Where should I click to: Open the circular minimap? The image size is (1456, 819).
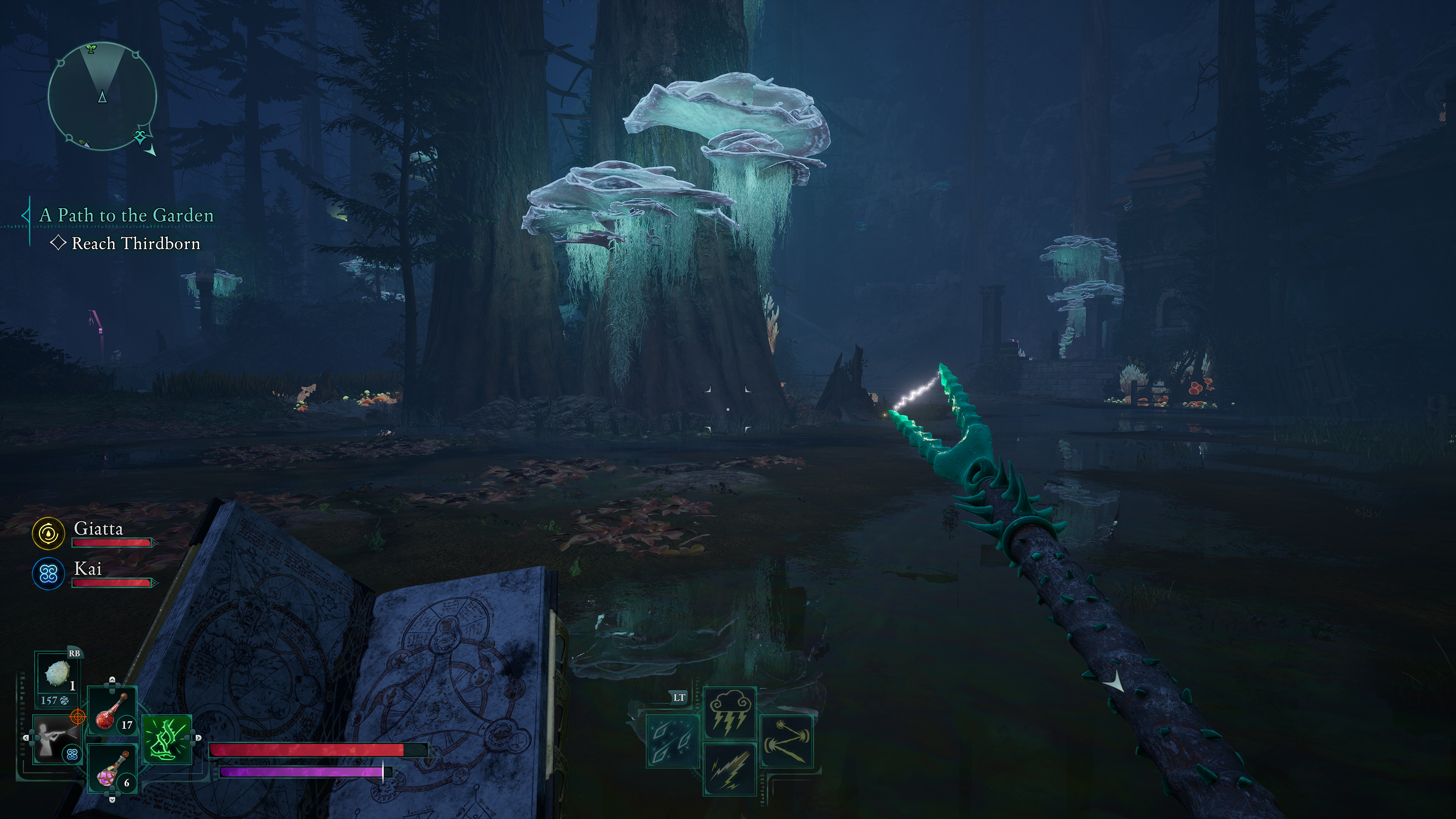pyautogui.click(x=102, y=96)
